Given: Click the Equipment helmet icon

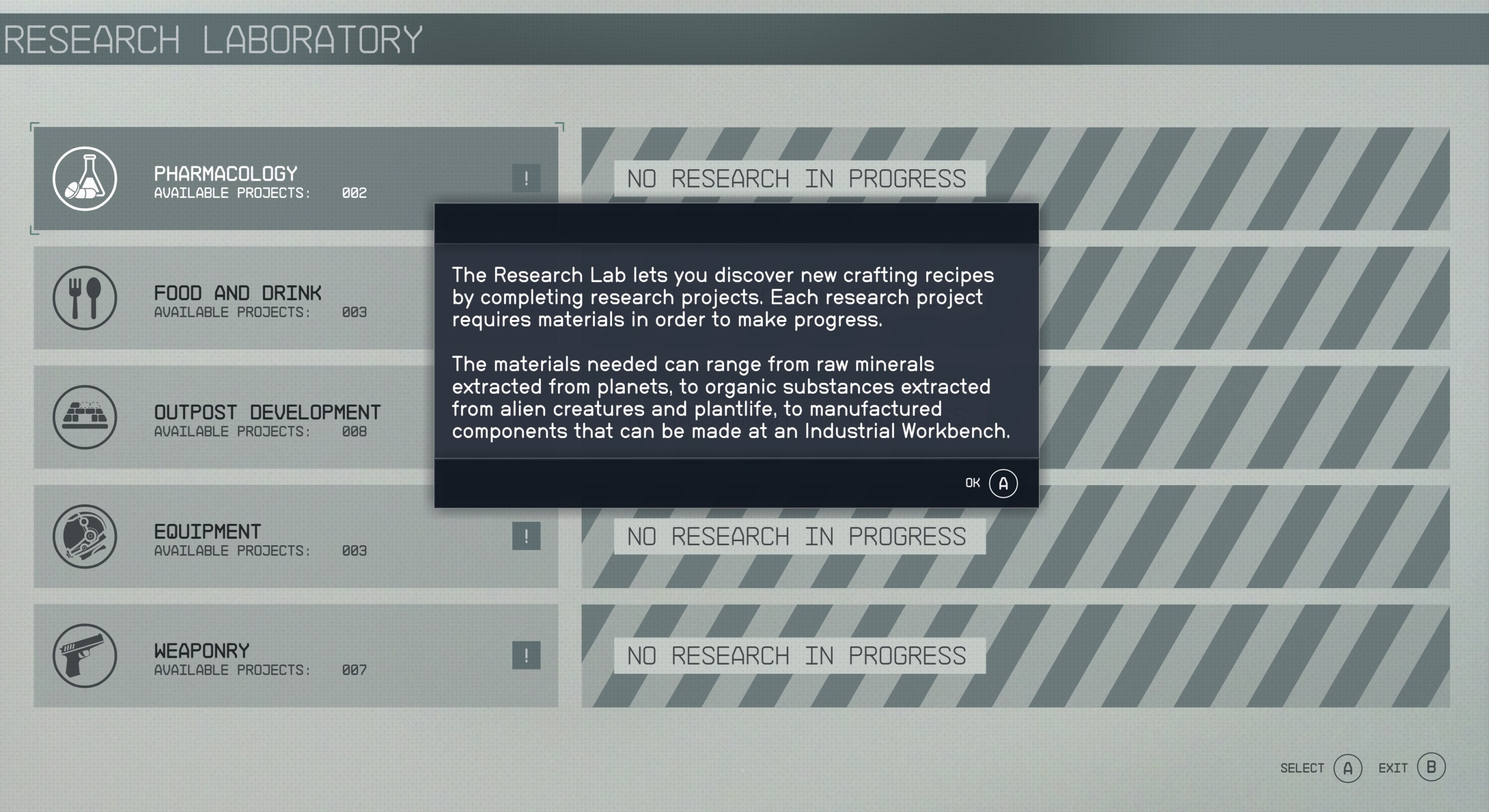Looking at the screenshot, I should pyautogui.click(x=84, y=537).
